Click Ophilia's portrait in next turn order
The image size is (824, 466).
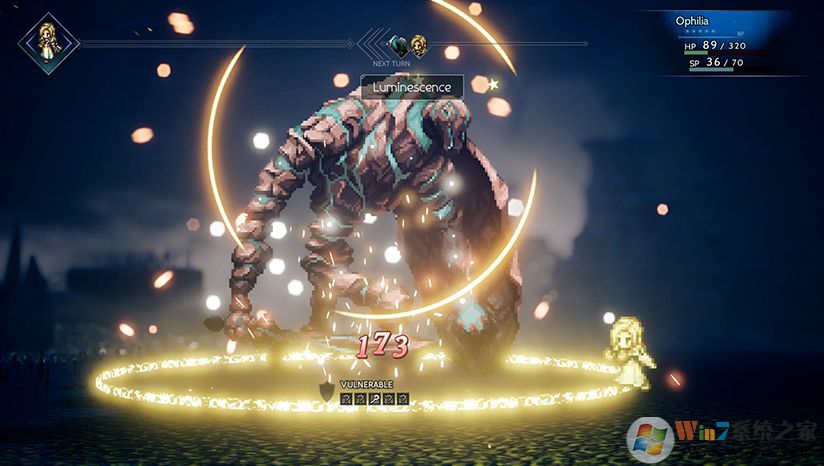(418, 44)
